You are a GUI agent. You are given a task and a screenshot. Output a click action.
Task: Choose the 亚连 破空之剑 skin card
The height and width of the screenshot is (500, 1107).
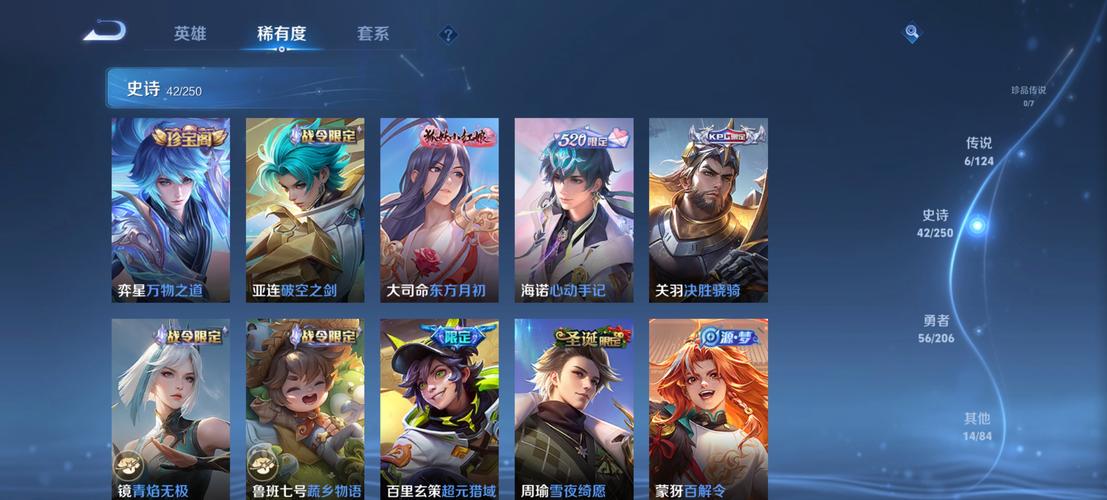click(x=305, y=210)
